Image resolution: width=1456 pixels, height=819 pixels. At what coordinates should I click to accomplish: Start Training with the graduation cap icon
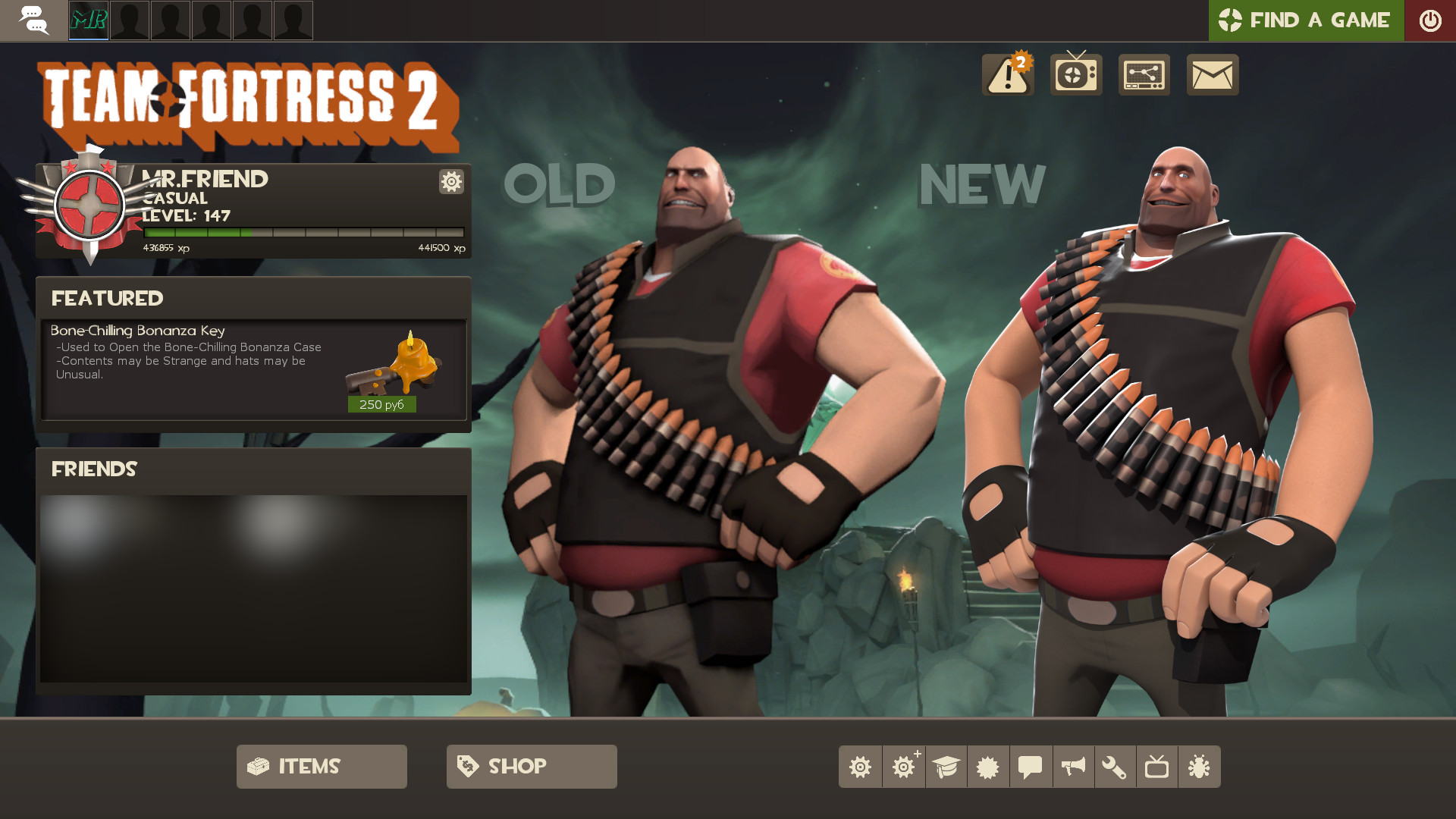click(x=946, y=766)
